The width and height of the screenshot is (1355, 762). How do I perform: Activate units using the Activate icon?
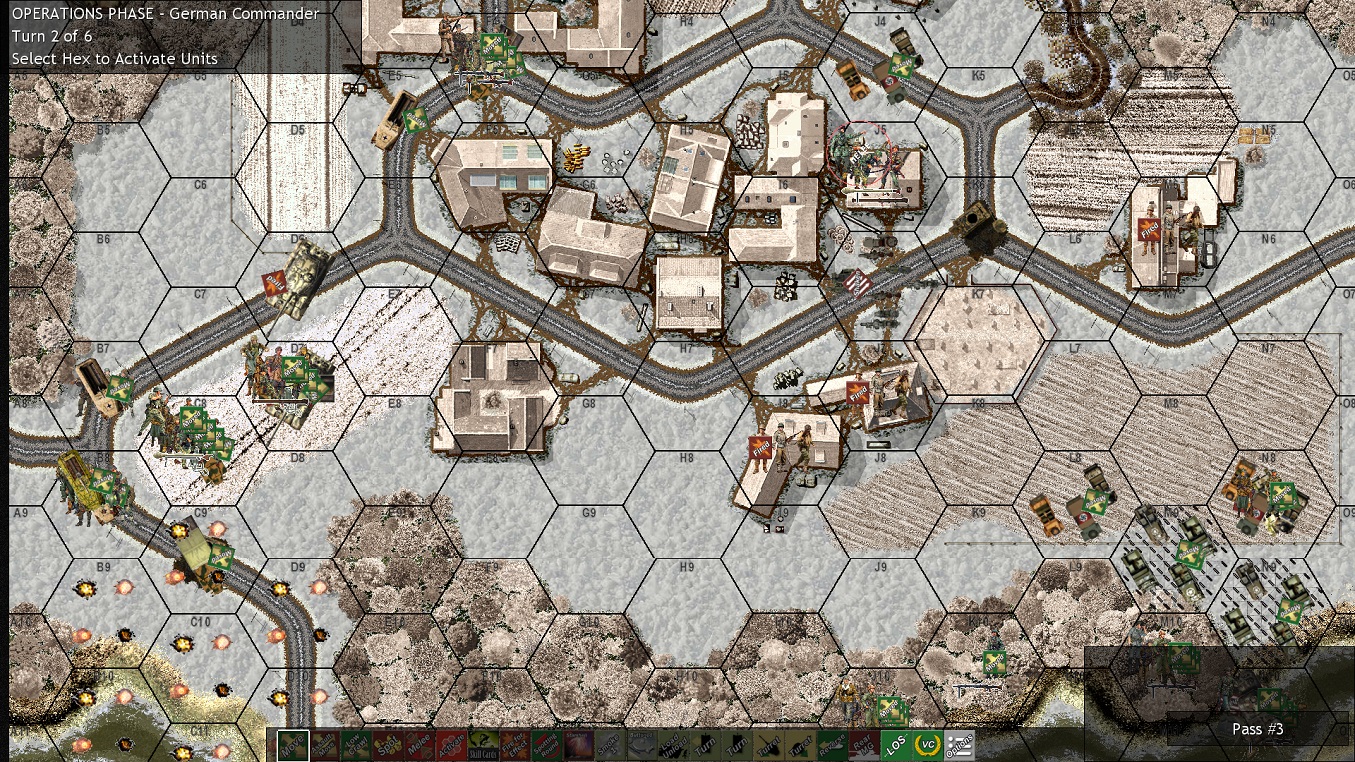pyautogui.click(x=452, y=745)
